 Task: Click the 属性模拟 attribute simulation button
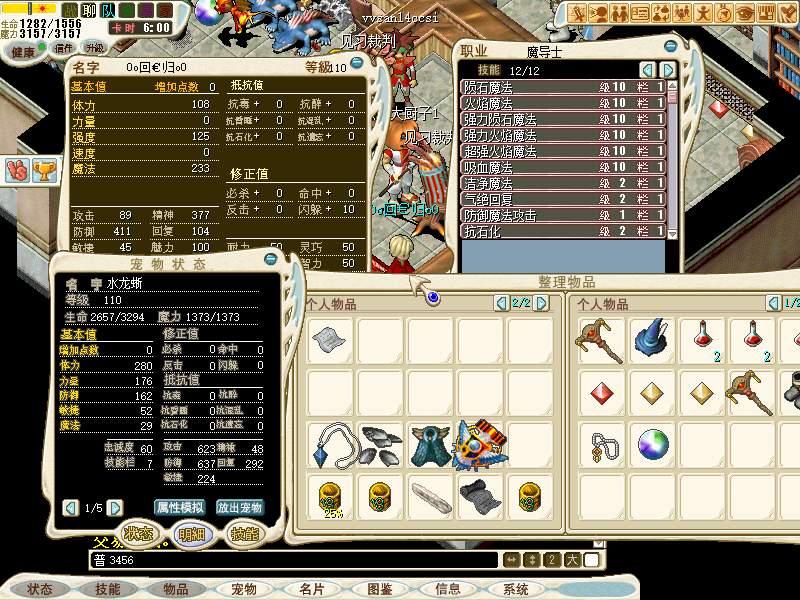point(180,507)
